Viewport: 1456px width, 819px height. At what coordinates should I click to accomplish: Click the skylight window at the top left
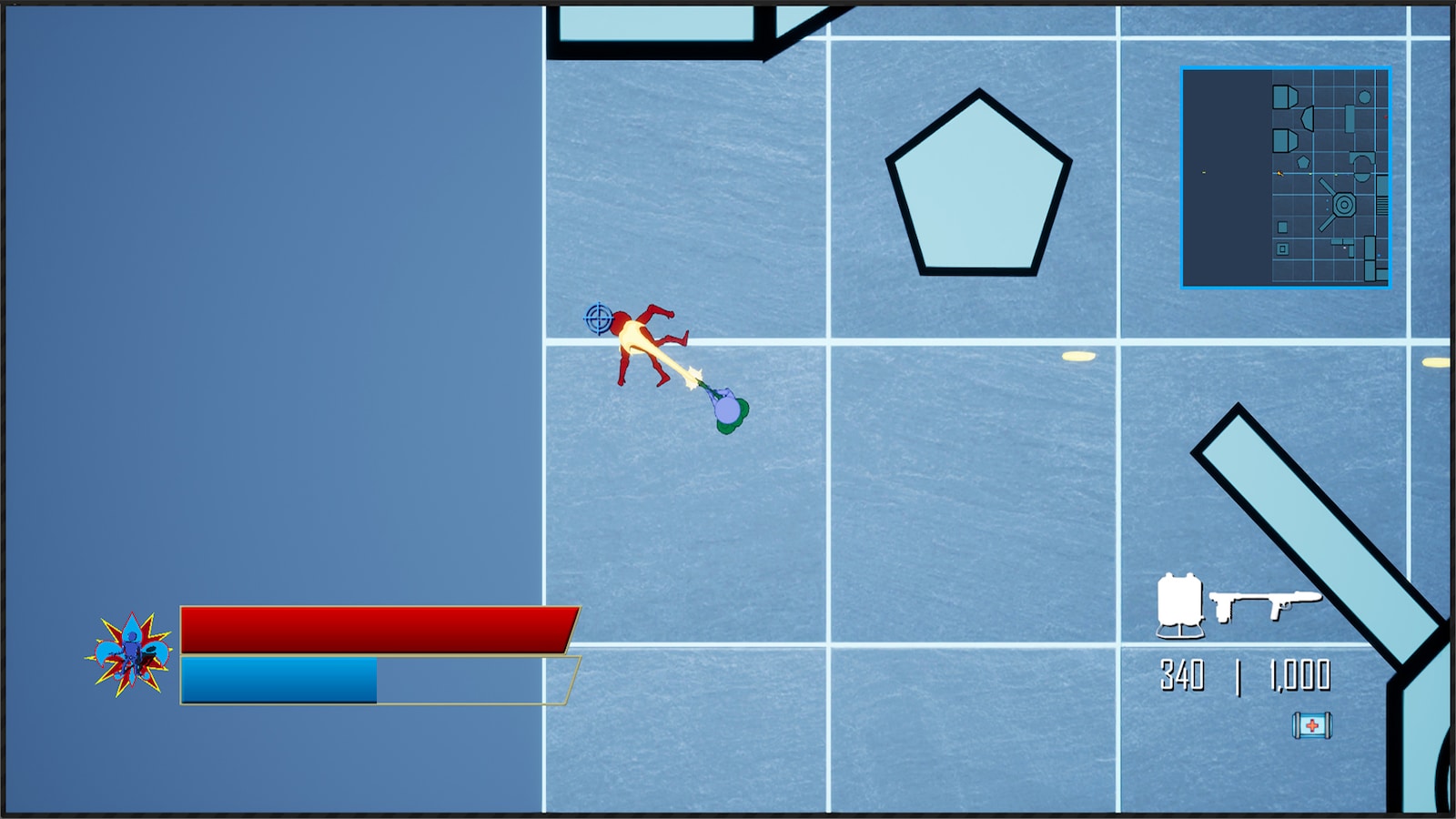tap(655, 23)
